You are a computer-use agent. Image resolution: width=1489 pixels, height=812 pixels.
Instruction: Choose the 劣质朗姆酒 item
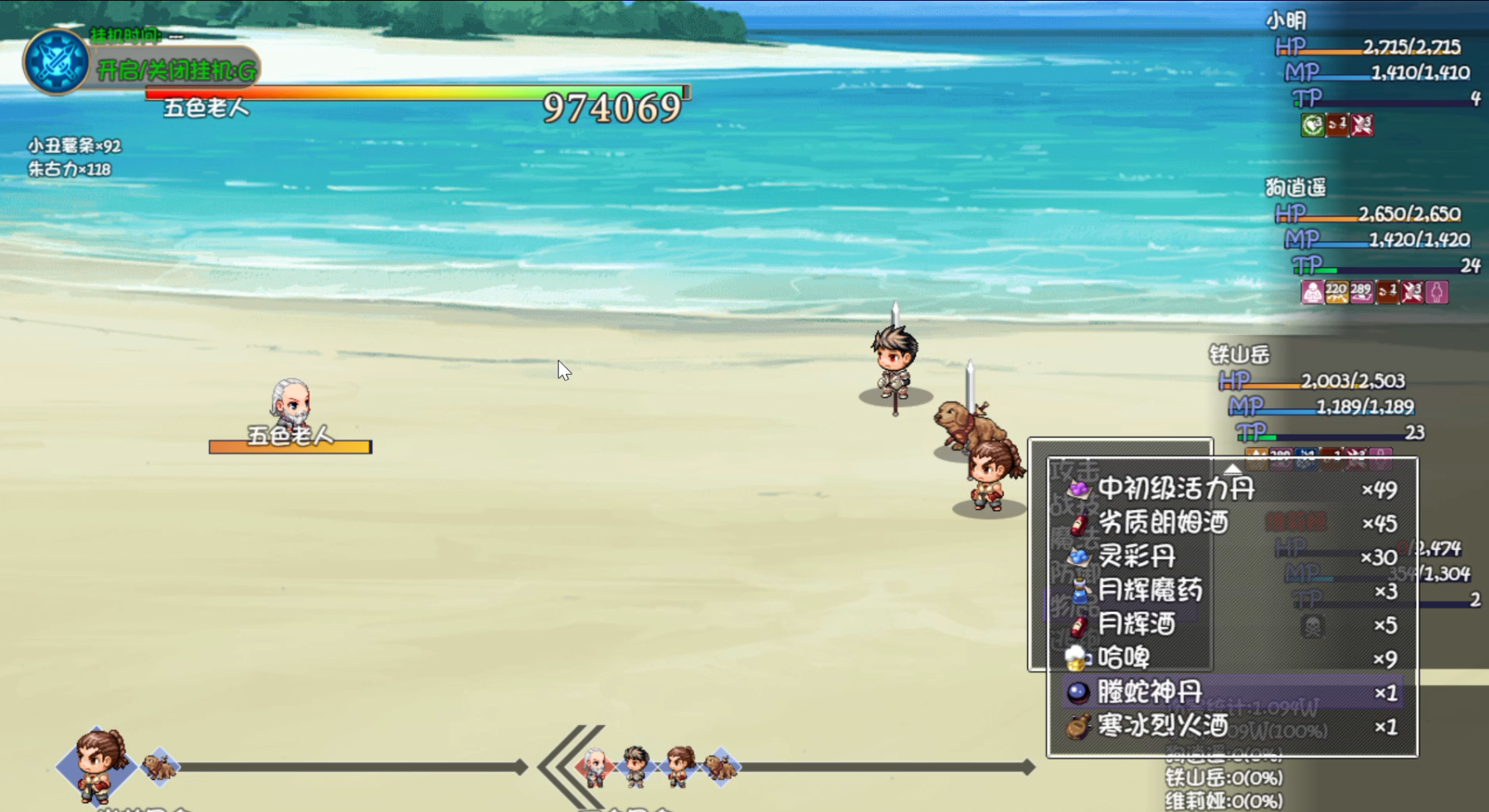(1162, 523)
